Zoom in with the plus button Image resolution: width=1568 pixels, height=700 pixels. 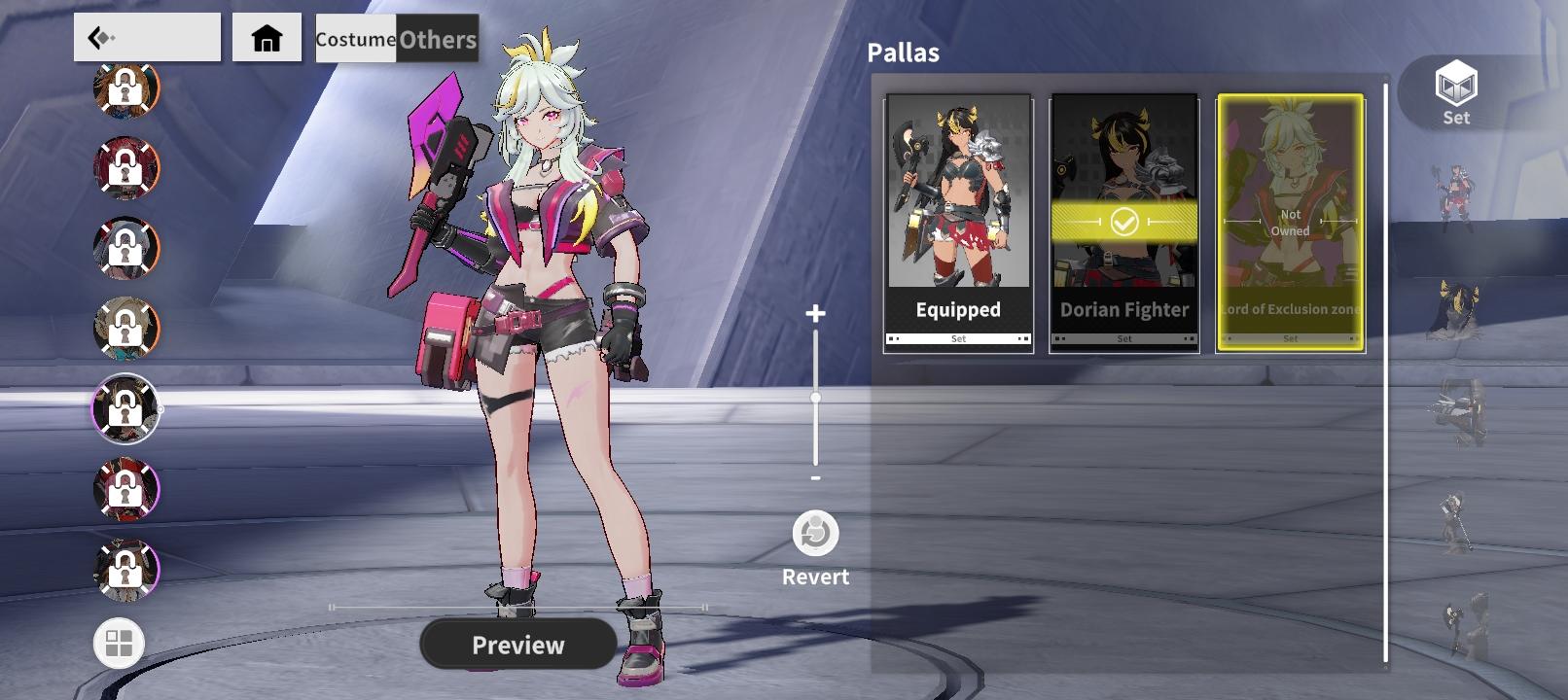[x=815, y=313]
